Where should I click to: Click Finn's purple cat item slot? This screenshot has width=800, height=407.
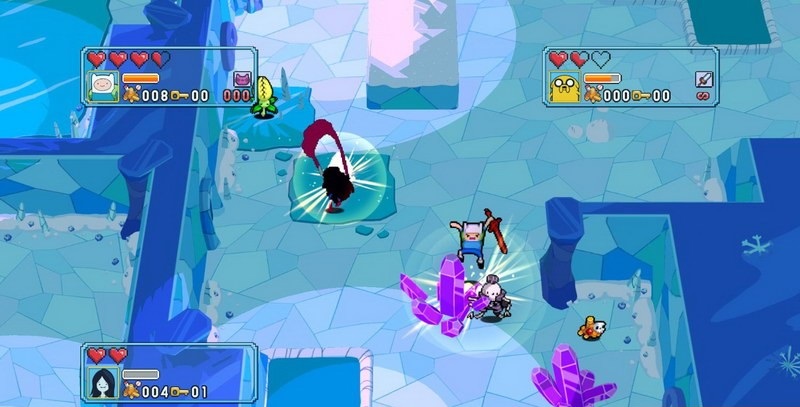pyautogui.click(x=241, y=79)
